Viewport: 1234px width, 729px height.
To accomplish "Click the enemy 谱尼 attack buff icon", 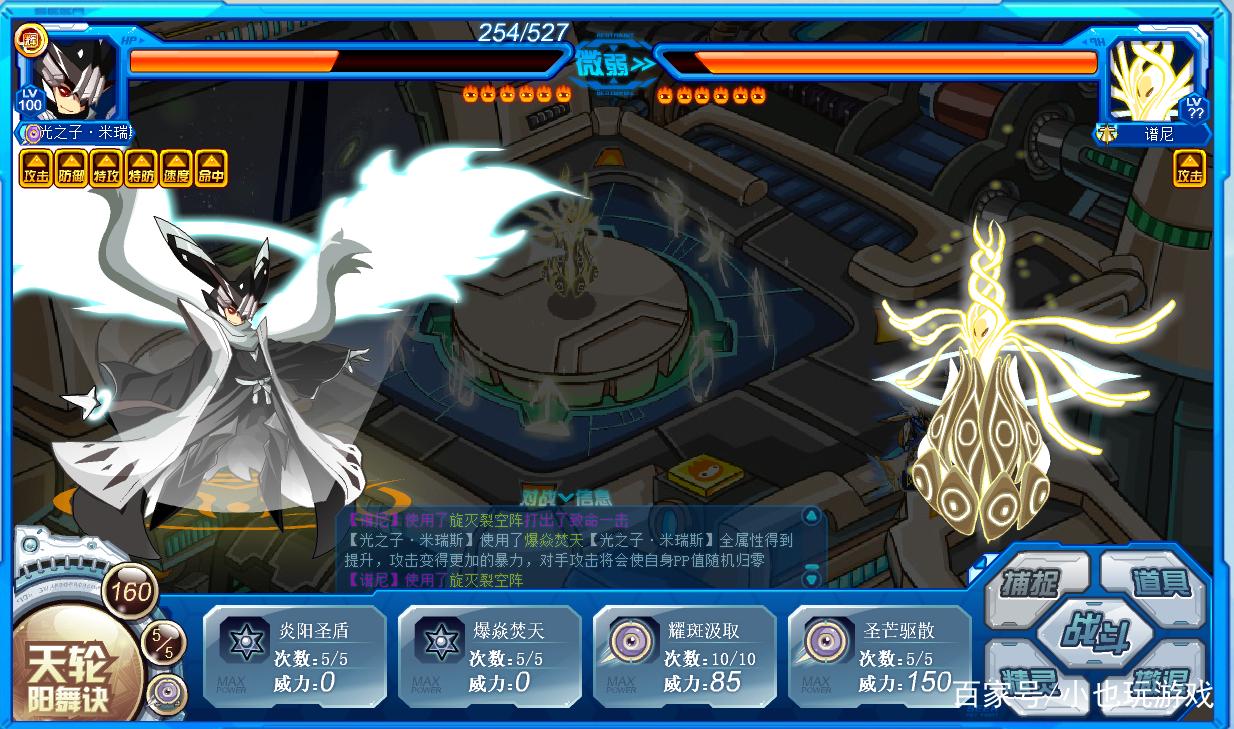I will click(x=1189, y=168).
